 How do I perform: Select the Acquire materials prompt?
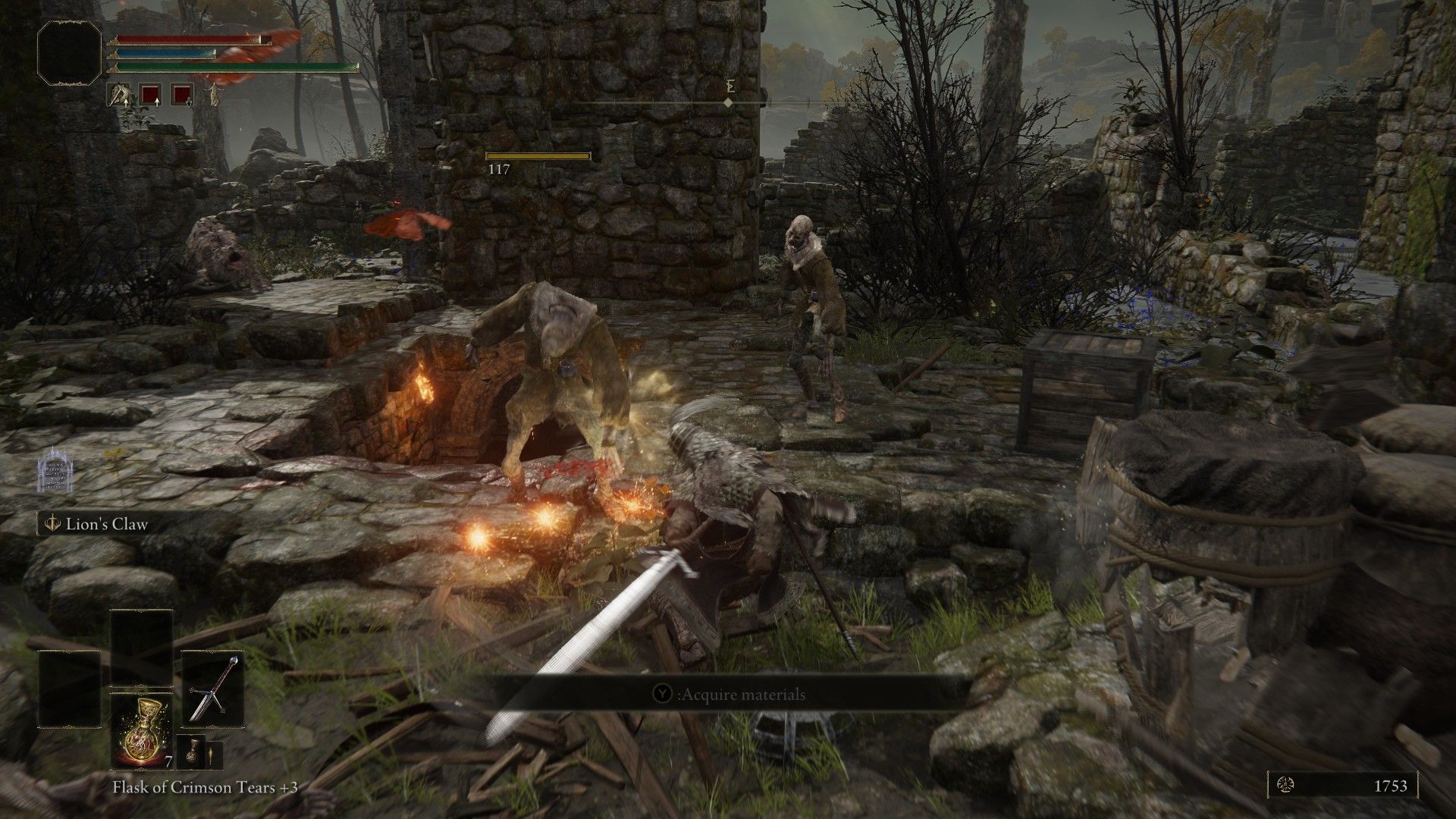click(x=730, y=694)
